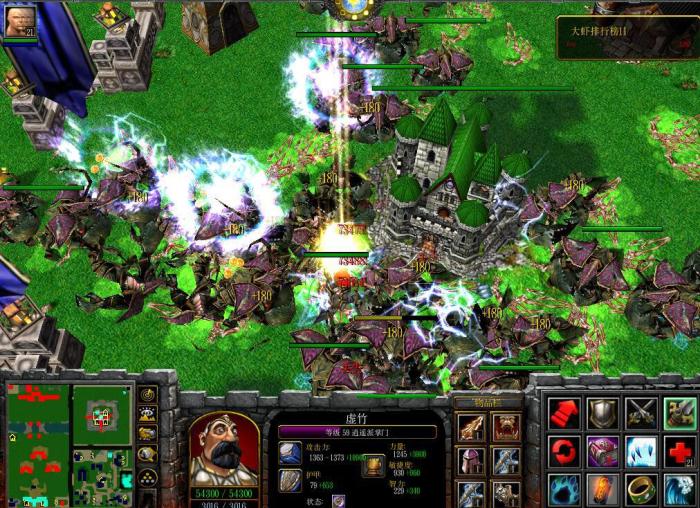700x508 pixels.
Task: Toggle the minimap ally color button
Action: tap(147, 434)
